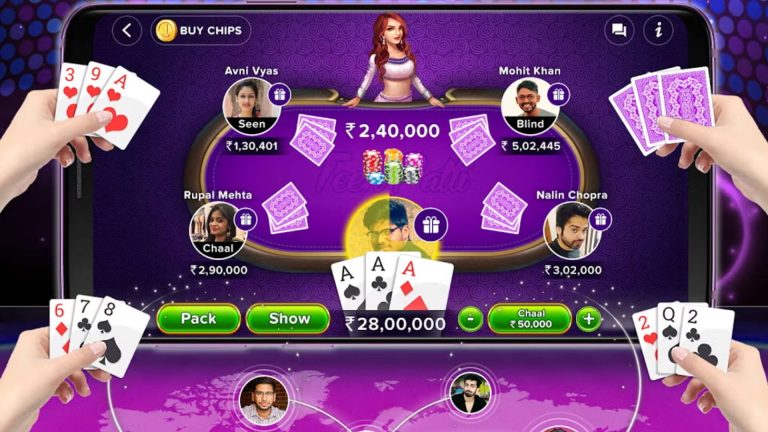Open the gift icon beside your avatar
The image size is (768, 432).
pyautogui.click(x=430, y=225)
